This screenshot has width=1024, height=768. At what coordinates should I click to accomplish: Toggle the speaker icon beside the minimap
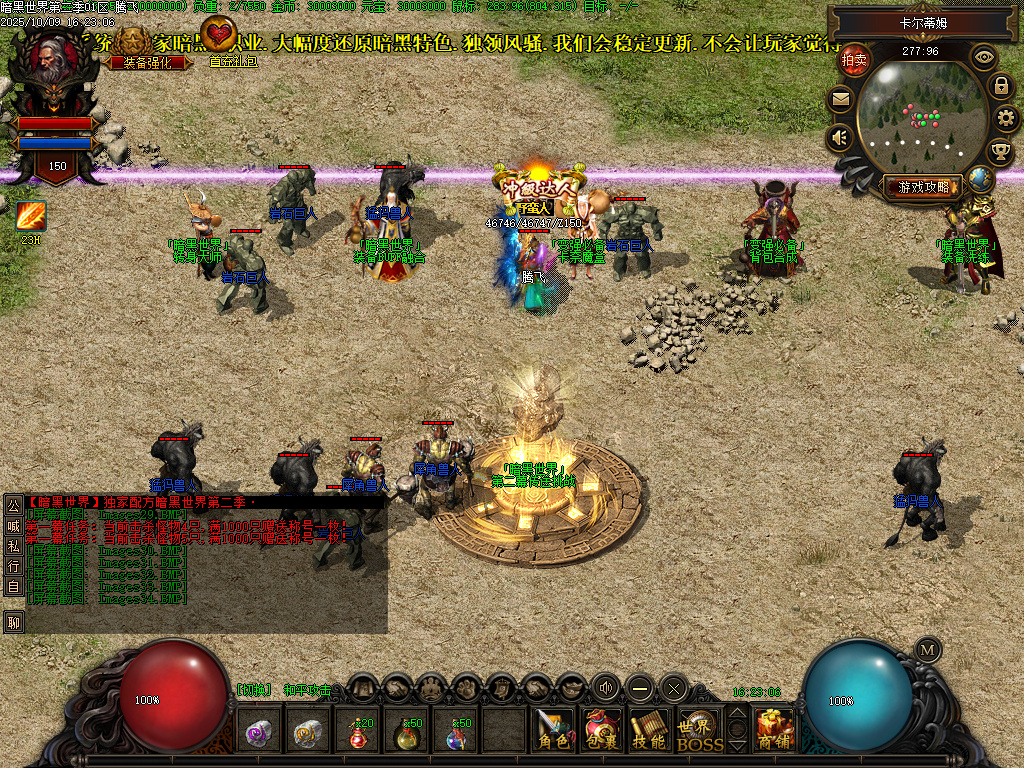(x=840, y=137)
